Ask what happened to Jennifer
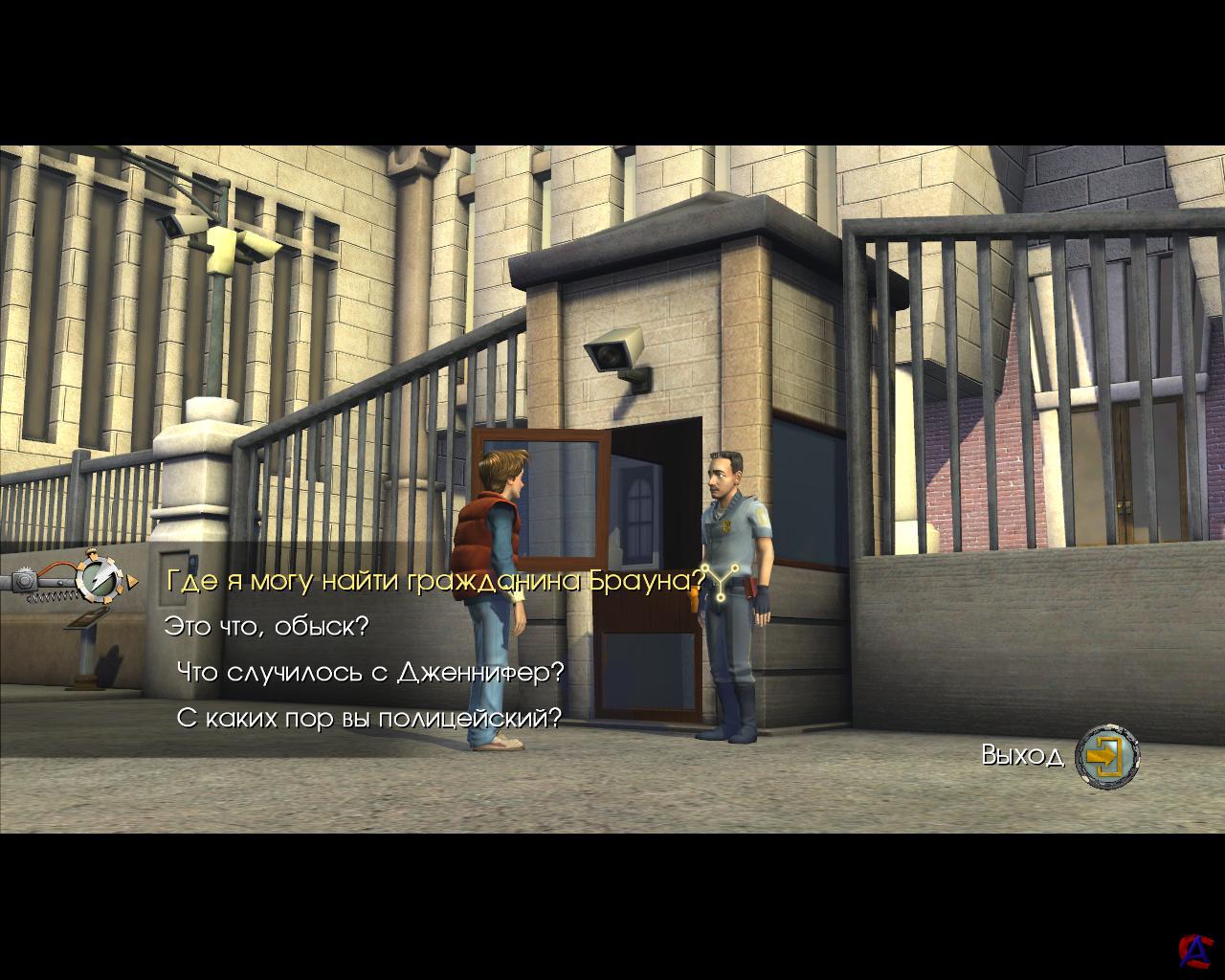Viewport: 1225px width, 980px height. pos(370,673)
